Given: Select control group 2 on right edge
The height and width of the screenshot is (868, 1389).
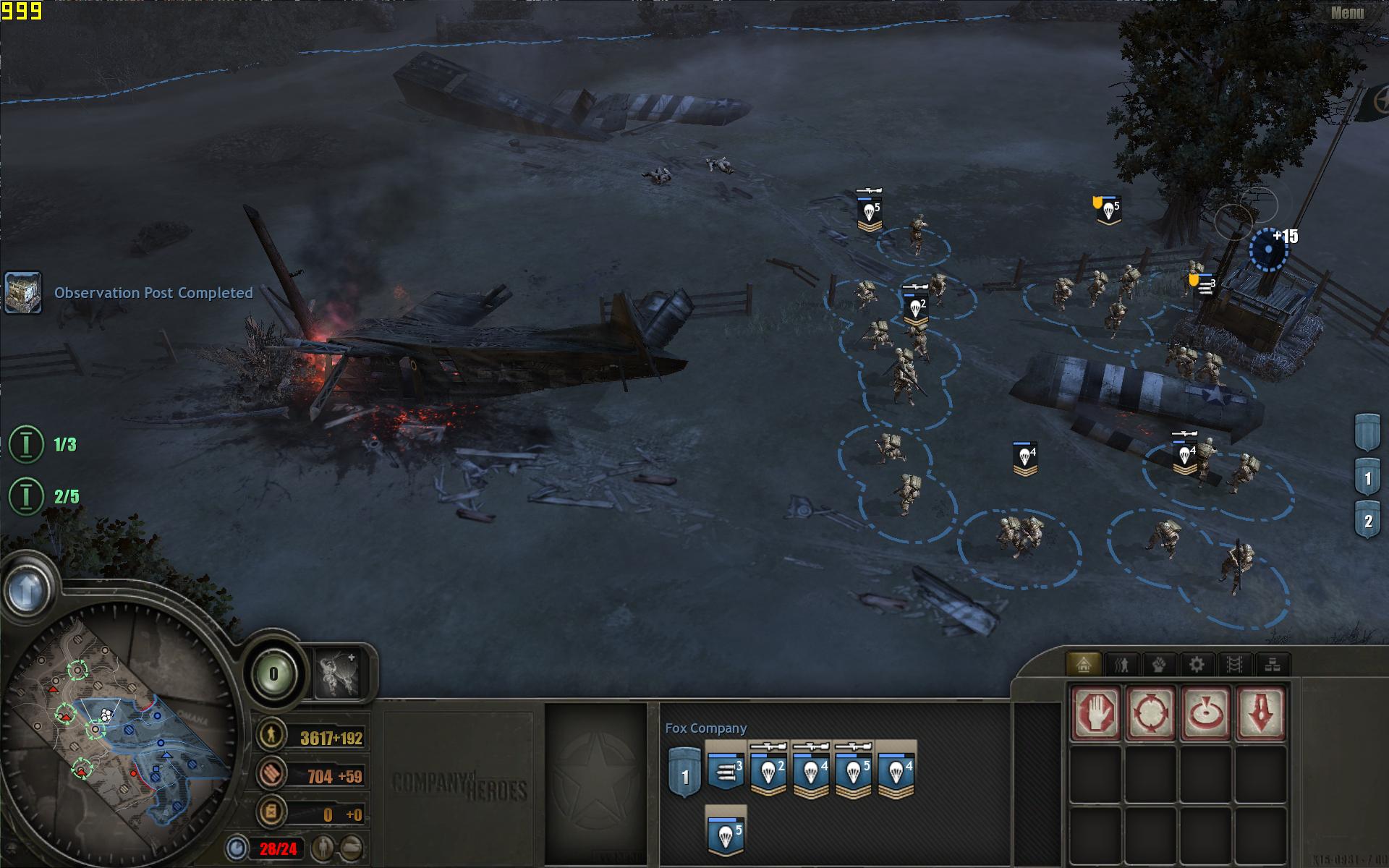Looking at the screenshot, I should coord(1367,521).
